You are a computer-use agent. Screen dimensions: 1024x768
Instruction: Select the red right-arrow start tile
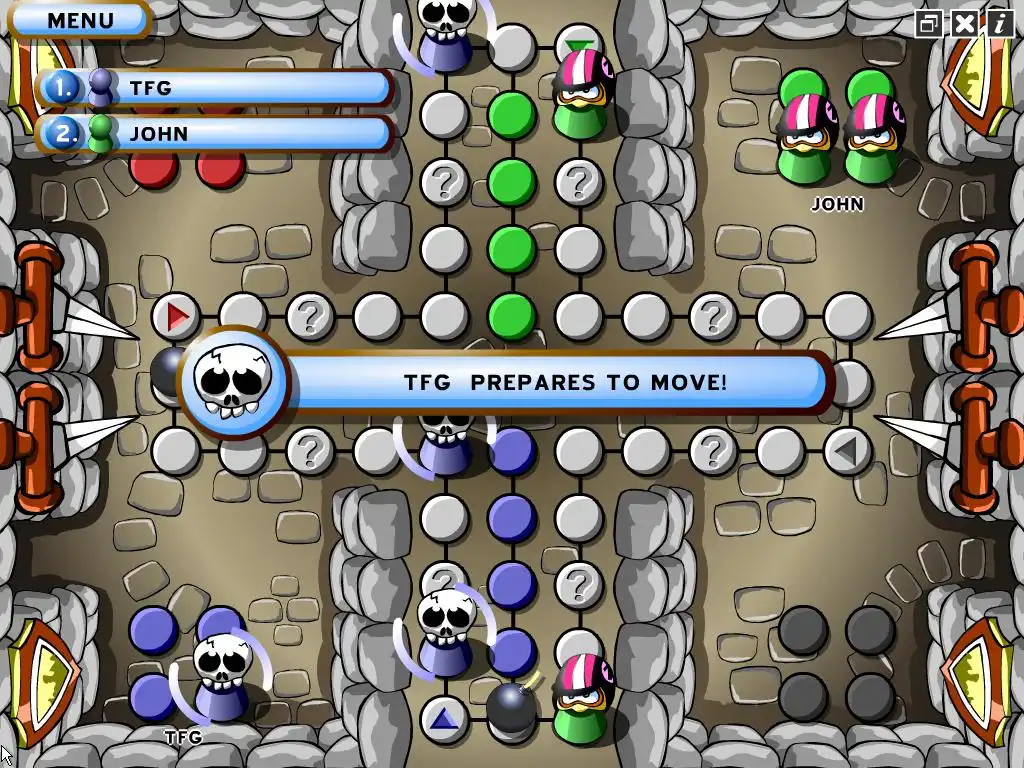[x=177, y=317]
